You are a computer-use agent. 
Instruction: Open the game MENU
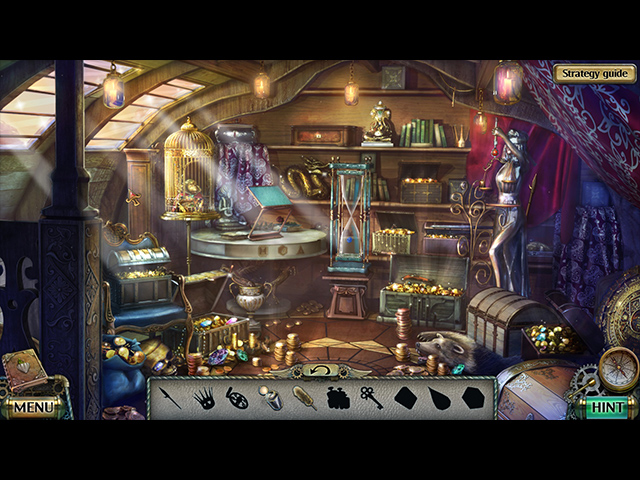(x=33, y=407)
